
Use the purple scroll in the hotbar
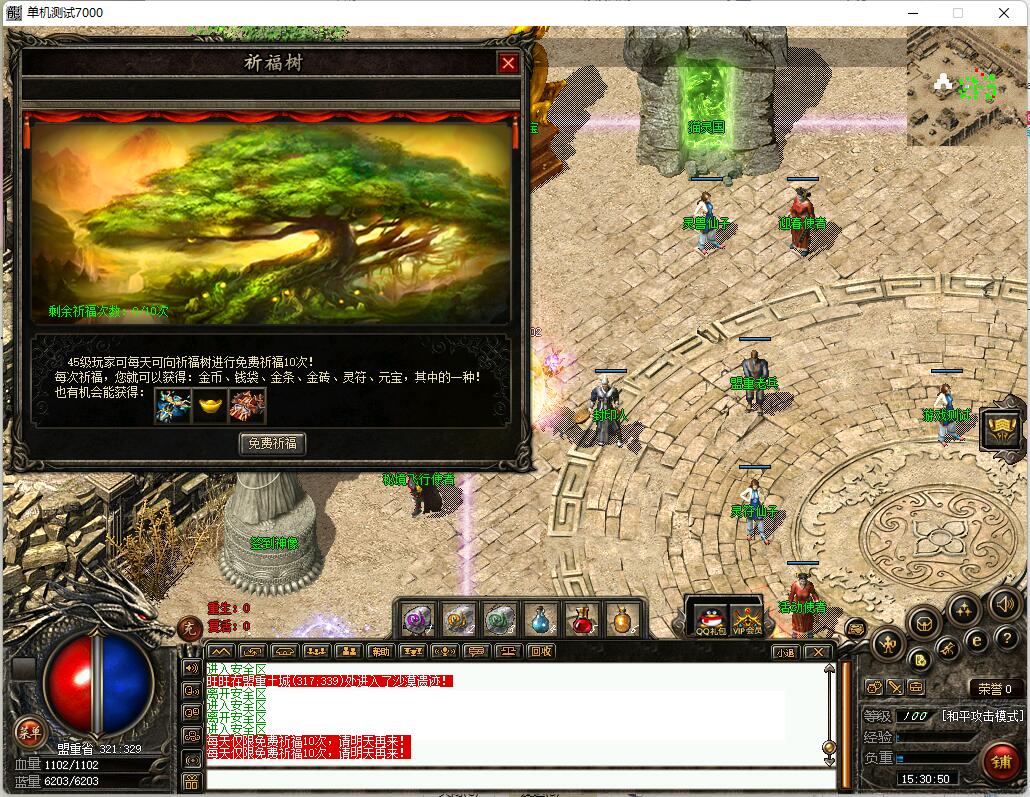click(x=418, y=620)
